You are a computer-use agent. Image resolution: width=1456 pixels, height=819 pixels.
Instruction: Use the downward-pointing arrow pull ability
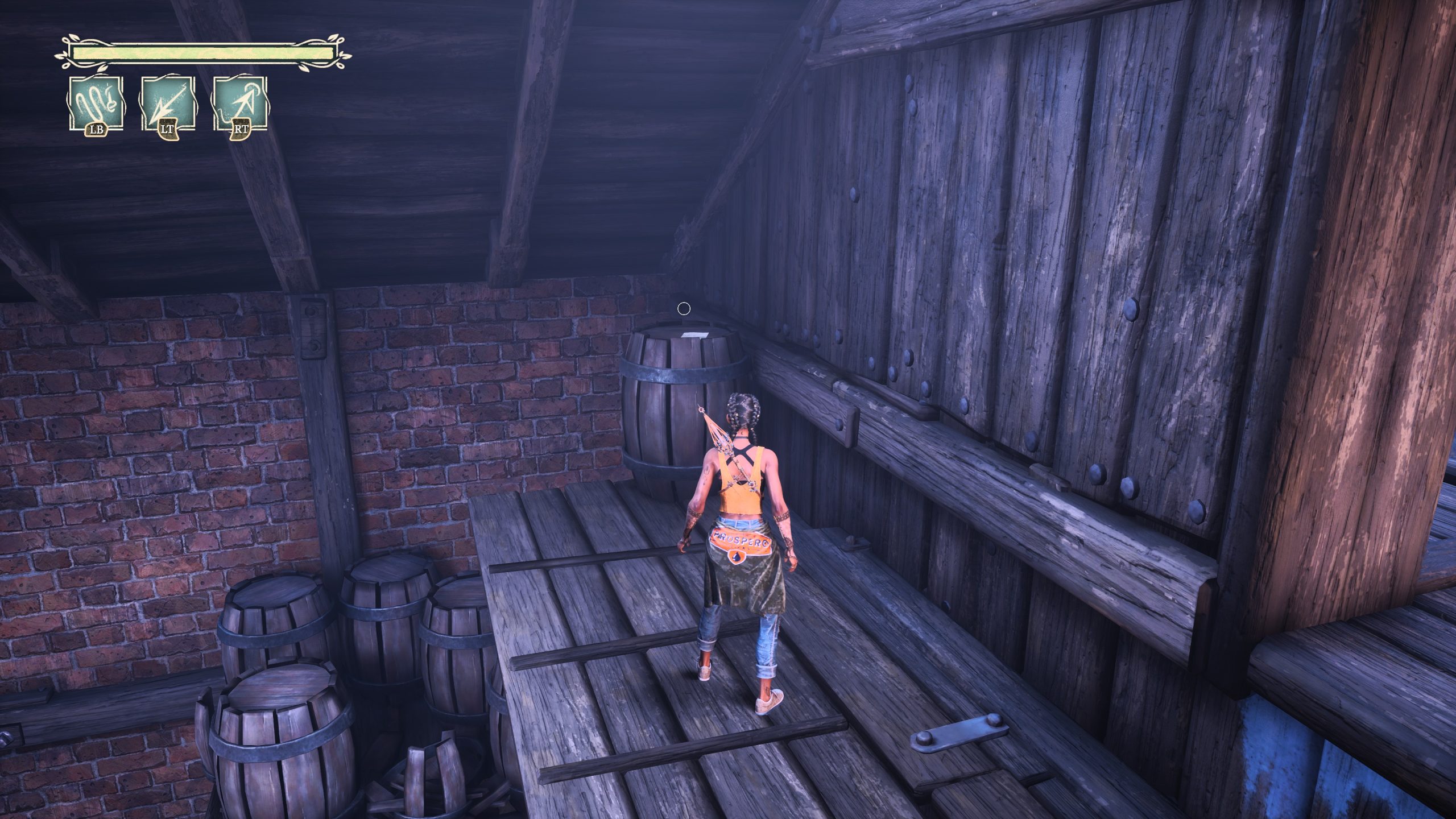168,104
